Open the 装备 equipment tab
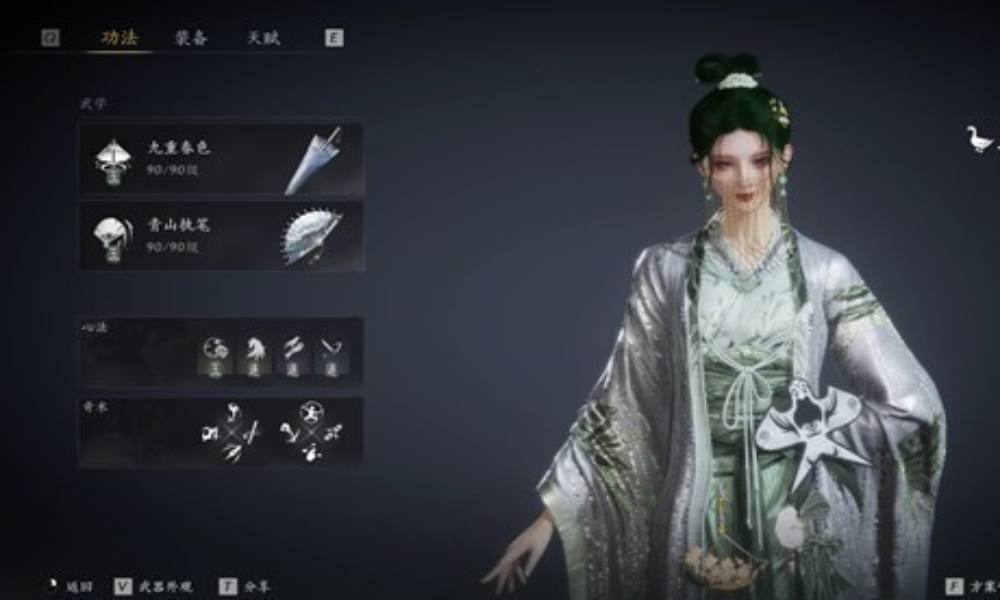The height and width of the screenshot is (600, 1000). pyautogui.click(x=190, y=38)
